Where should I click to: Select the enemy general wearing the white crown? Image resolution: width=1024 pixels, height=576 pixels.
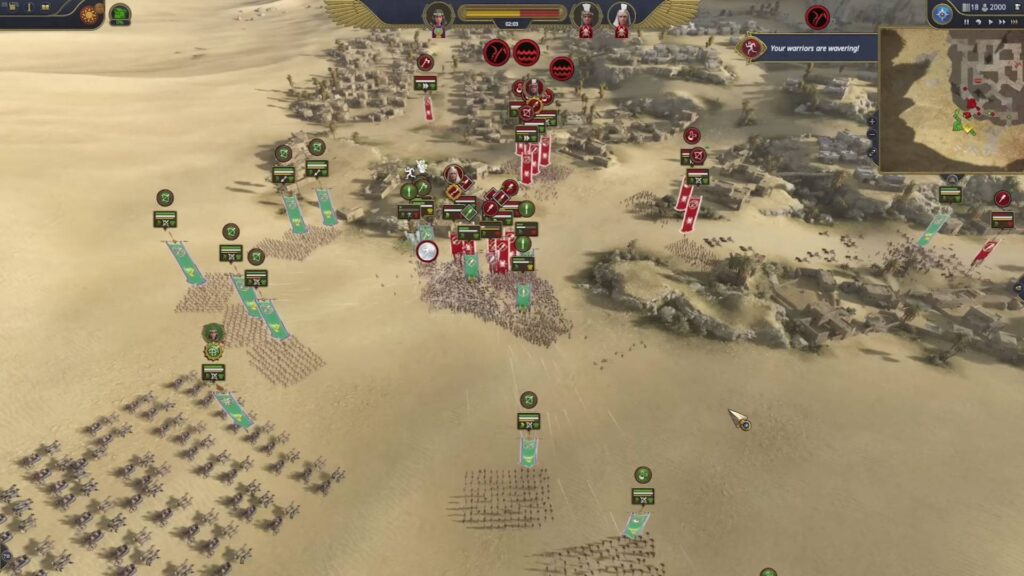tap(586, 16)
